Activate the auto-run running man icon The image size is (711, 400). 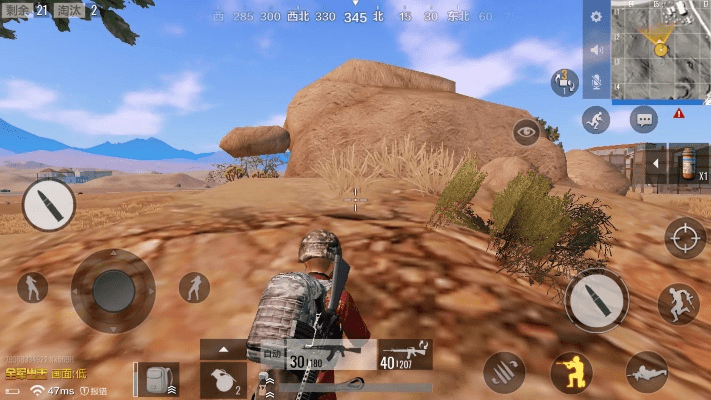point(596,120)
